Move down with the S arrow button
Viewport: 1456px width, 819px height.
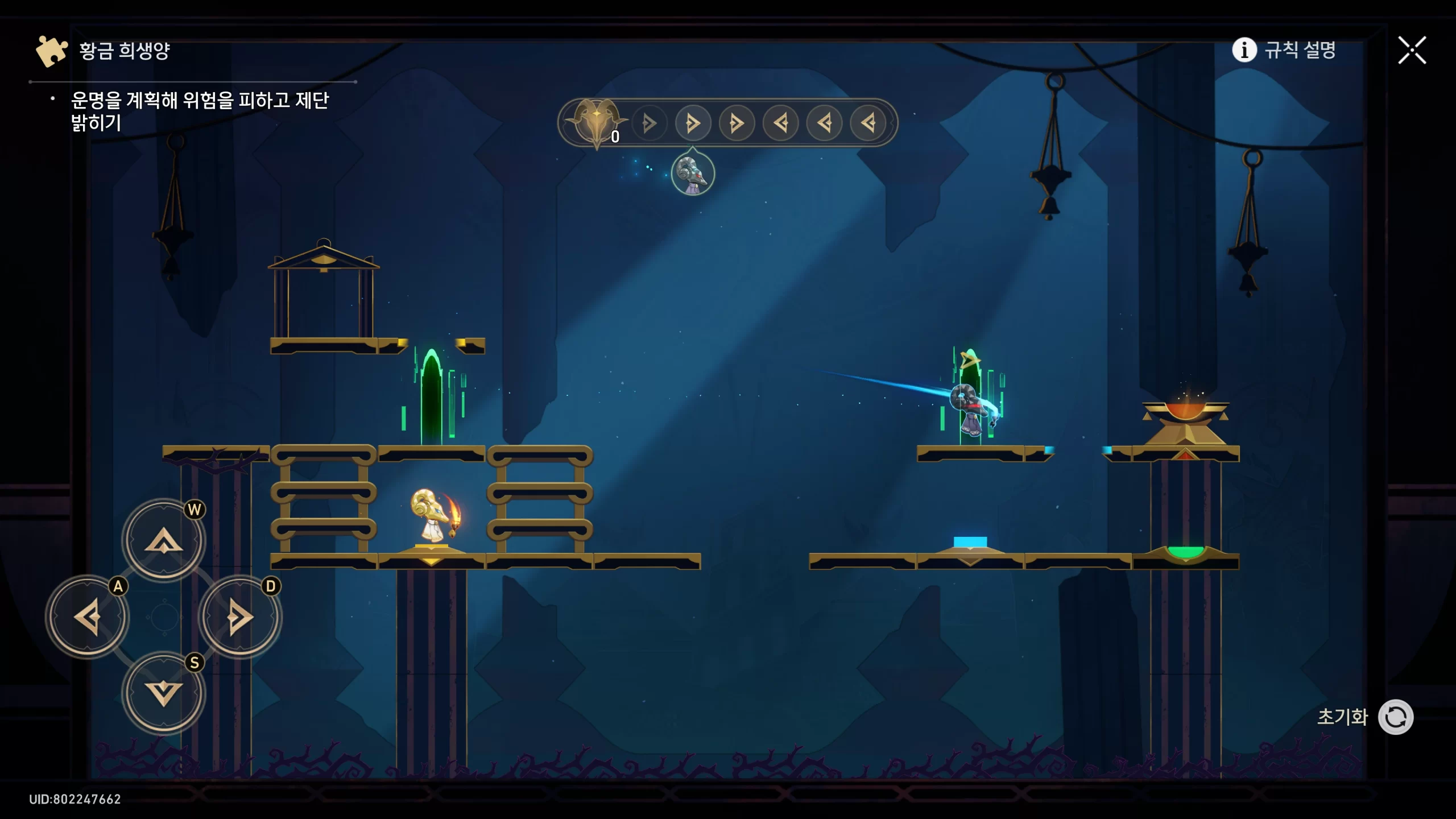164,693
